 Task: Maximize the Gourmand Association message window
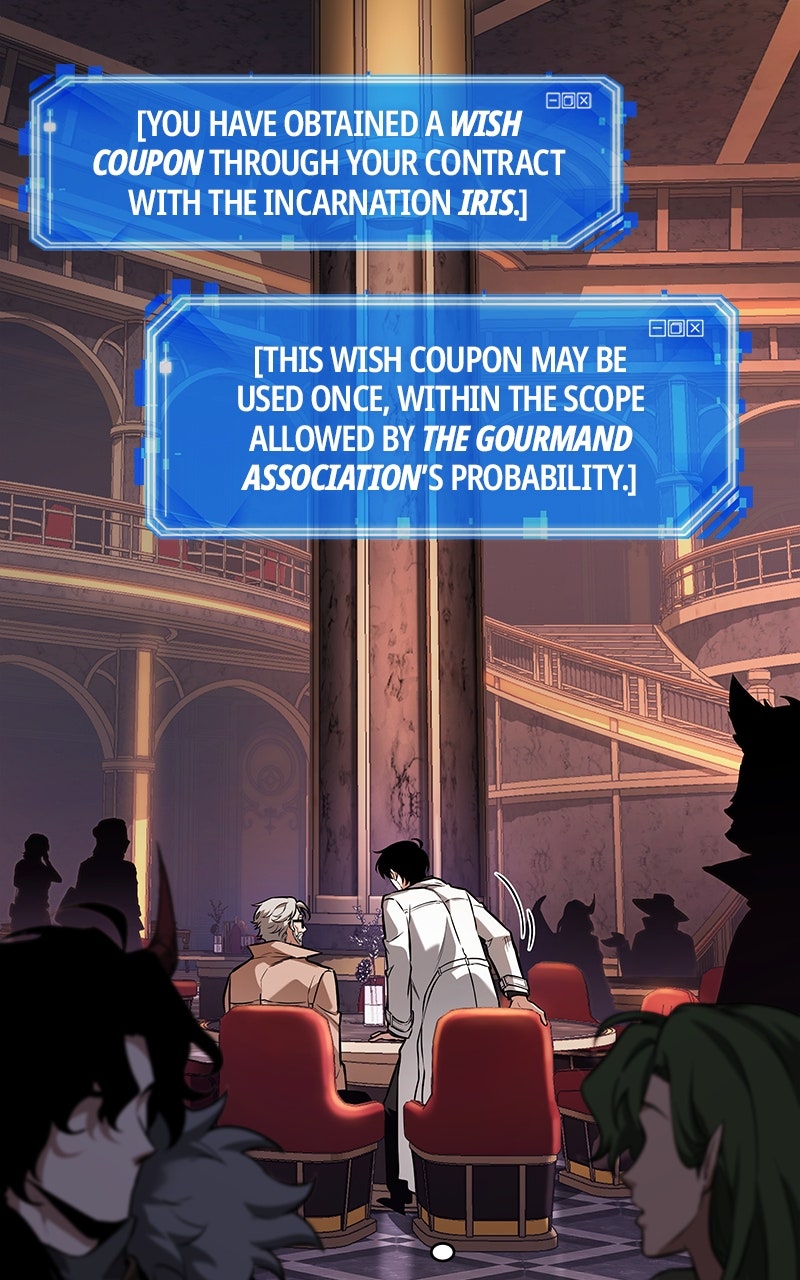[x=676, y=328]
